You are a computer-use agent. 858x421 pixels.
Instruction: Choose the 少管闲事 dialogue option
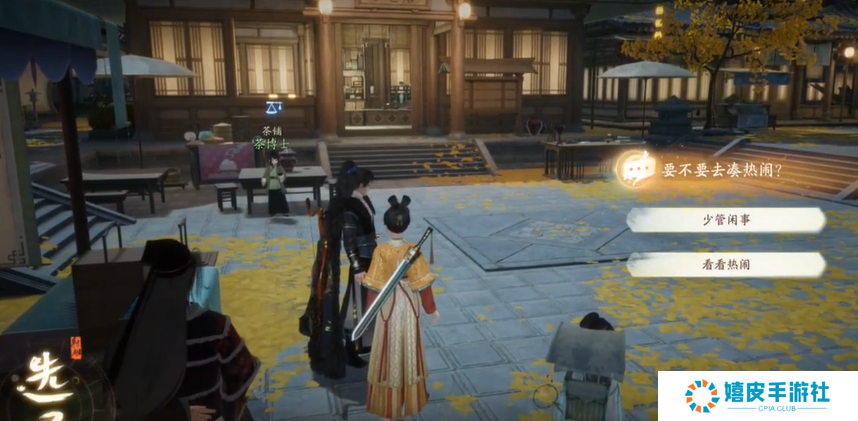click(x=726, y=220)
